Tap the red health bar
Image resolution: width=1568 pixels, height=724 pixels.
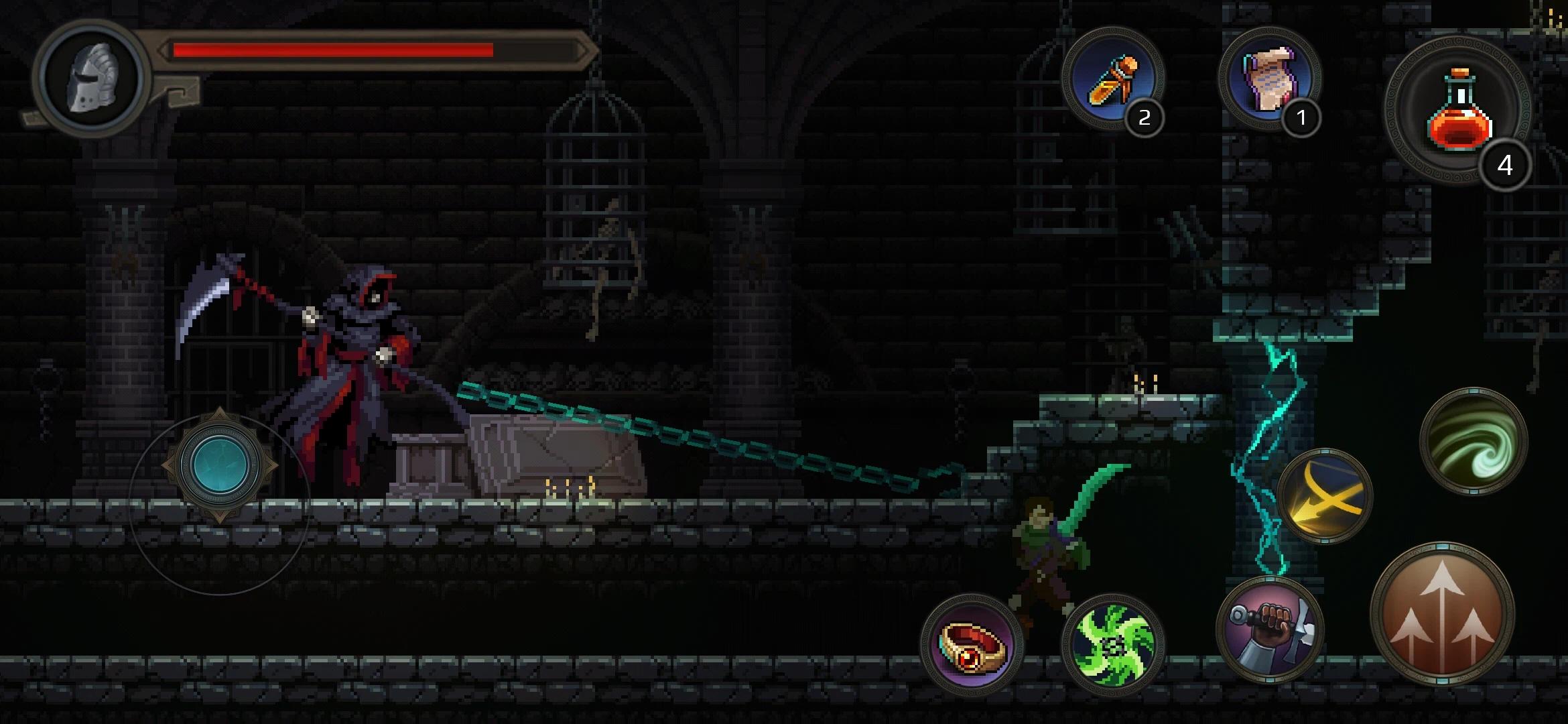click(x=335, y=50)
